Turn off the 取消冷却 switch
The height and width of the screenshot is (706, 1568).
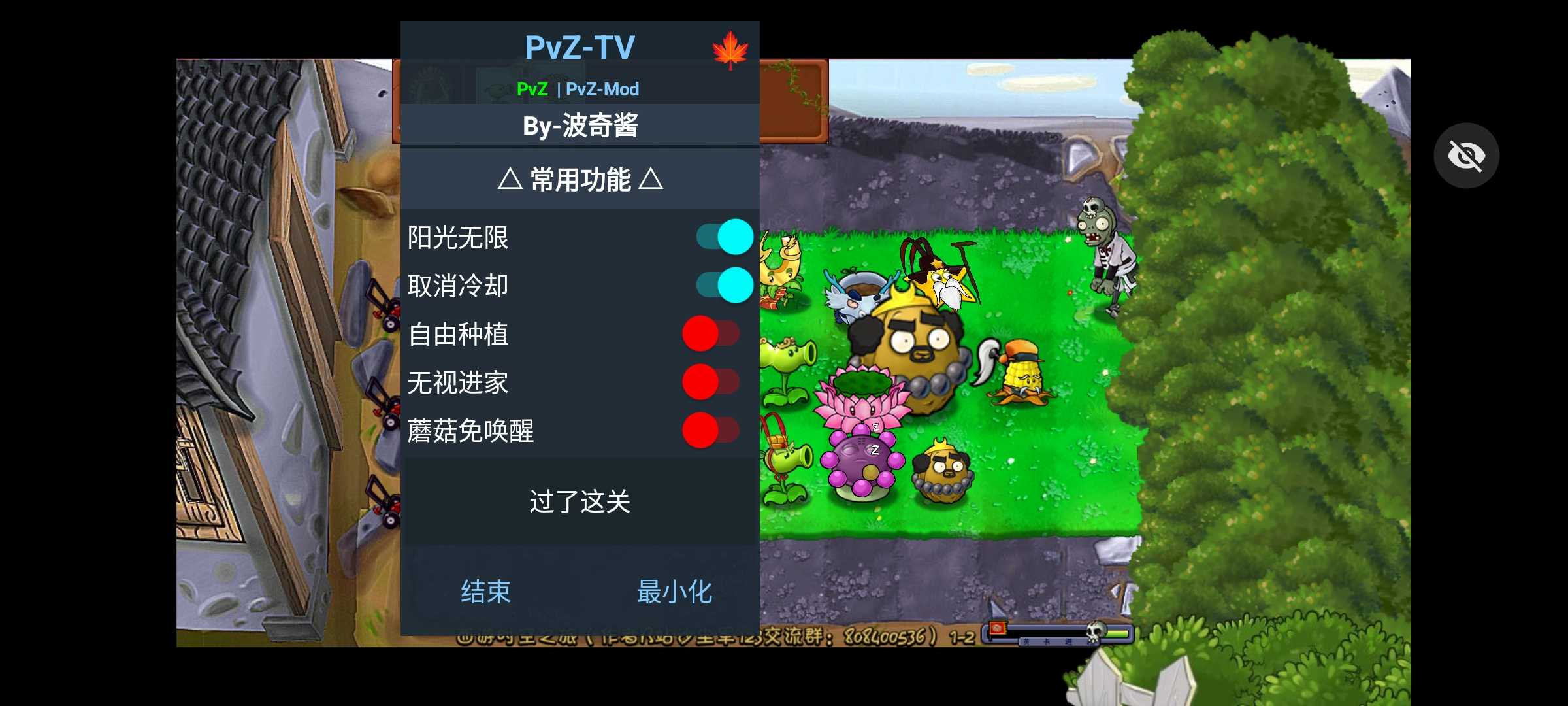coord(725,285)
